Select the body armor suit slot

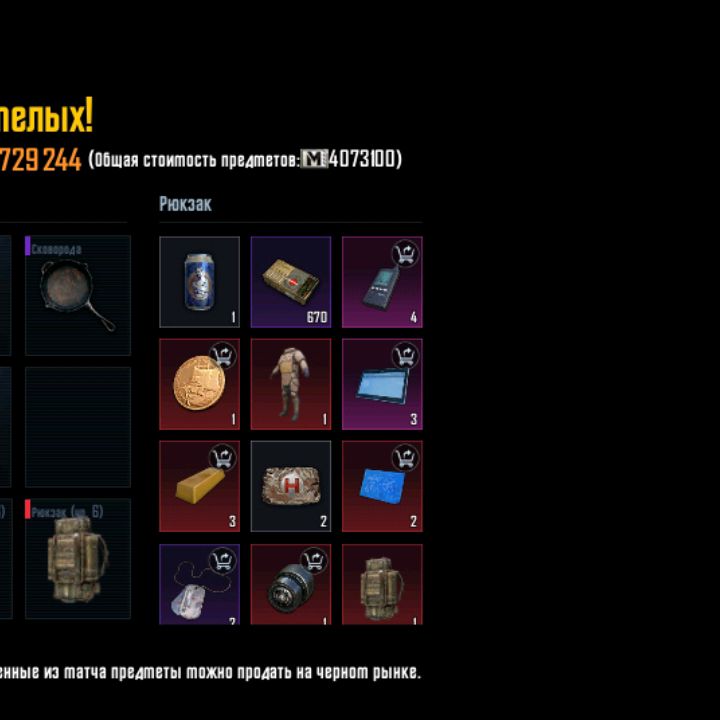[291, 384]
